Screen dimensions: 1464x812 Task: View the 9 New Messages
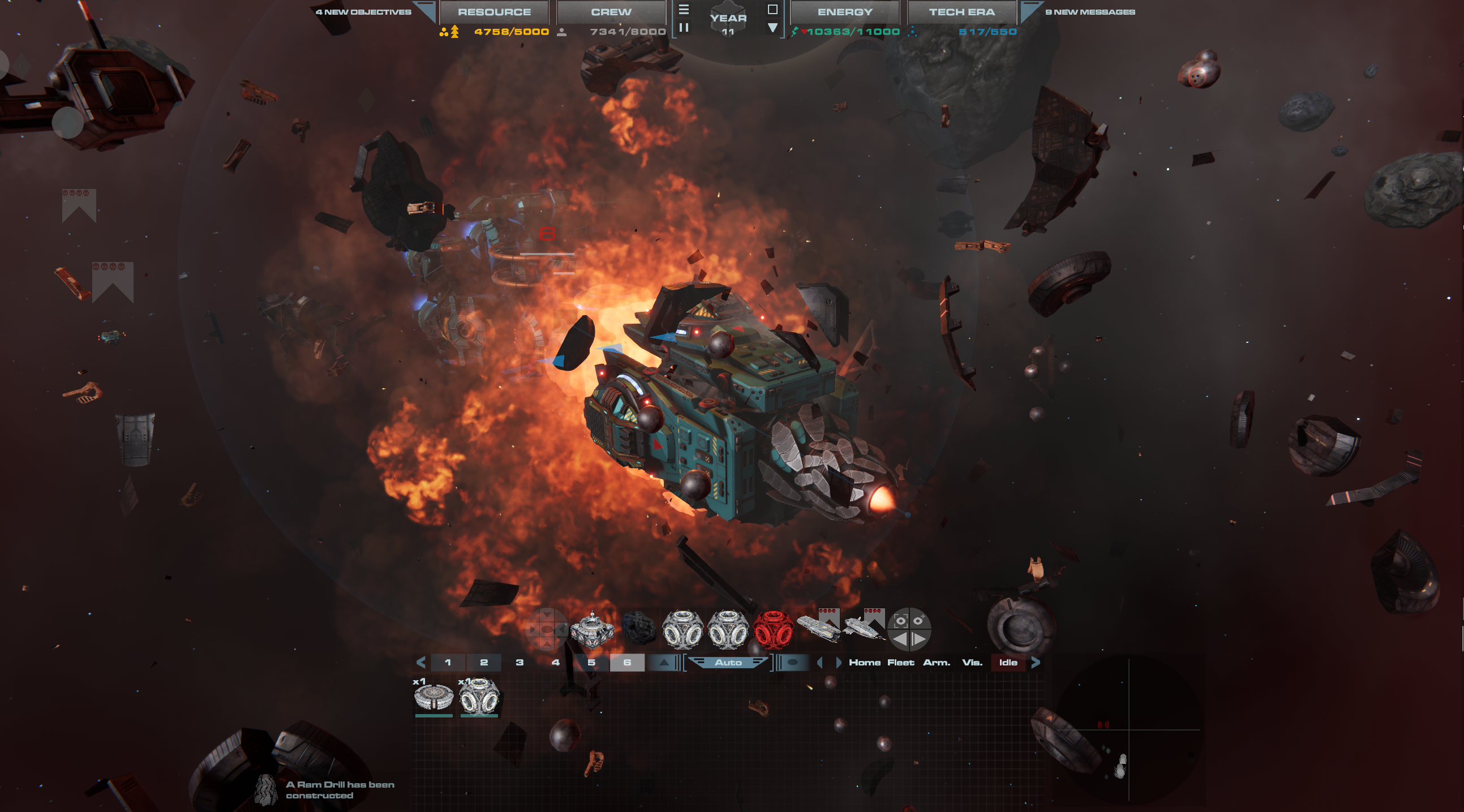point(1090,12)
